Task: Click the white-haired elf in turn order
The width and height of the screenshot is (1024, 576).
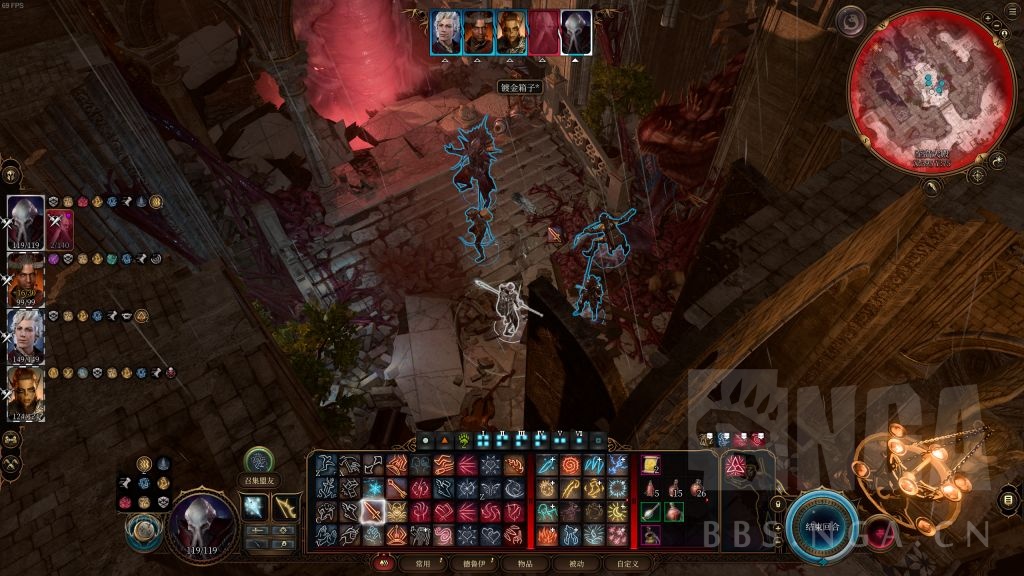Action: point(446,32)
